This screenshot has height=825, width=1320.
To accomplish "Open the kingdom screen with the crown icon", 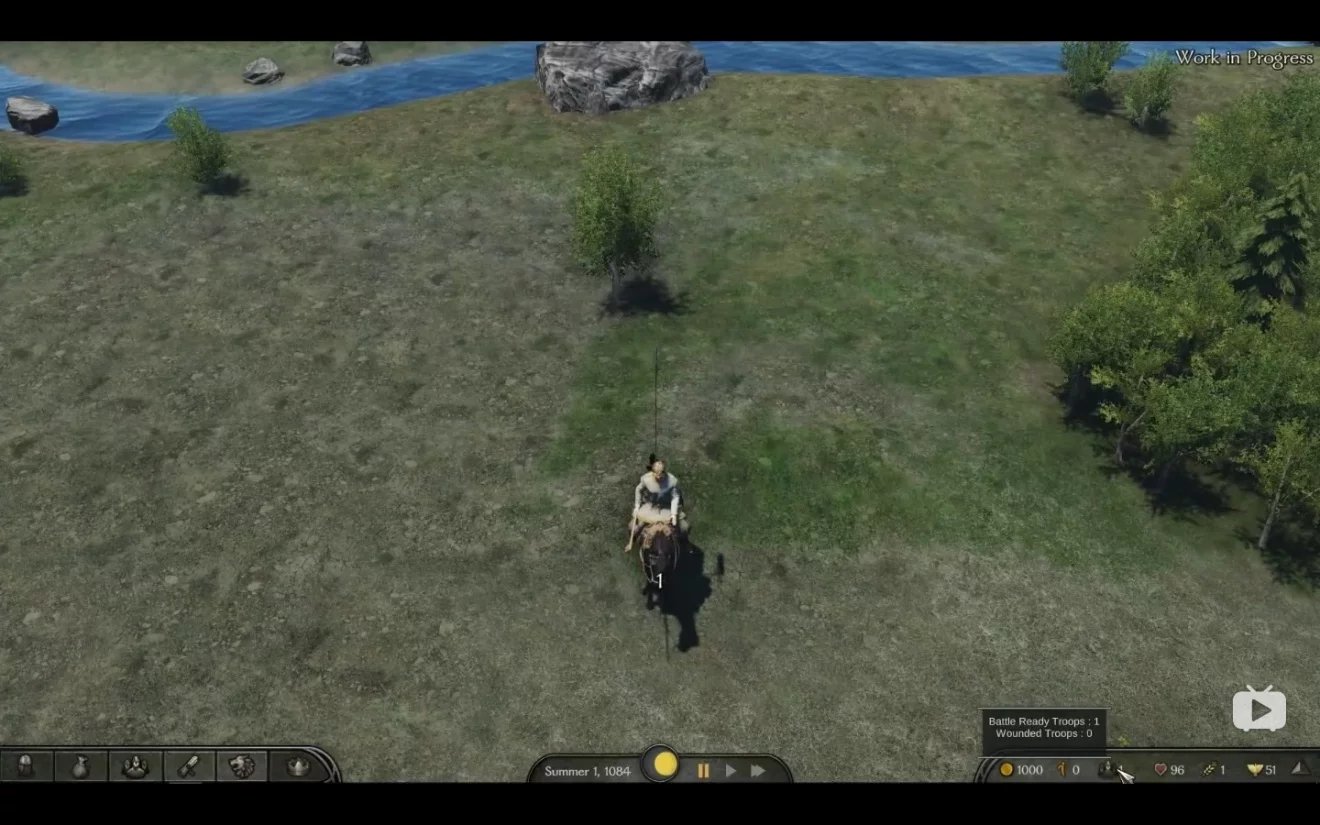I will pyautogui.click(x=297, y=766).
